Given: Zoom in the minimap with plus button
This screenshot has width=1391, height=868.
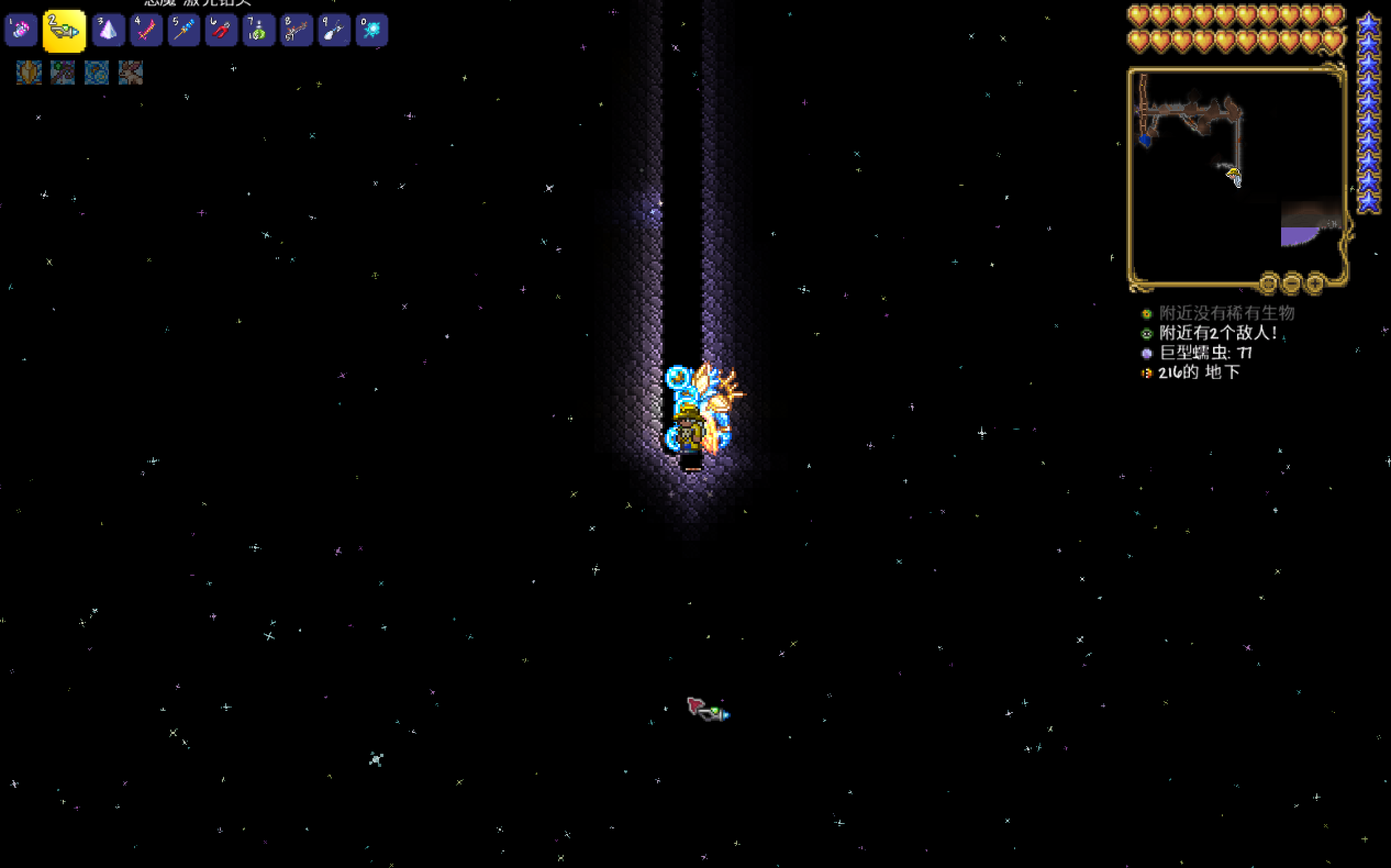Looking at the screenshot, I should point(1314,283).
